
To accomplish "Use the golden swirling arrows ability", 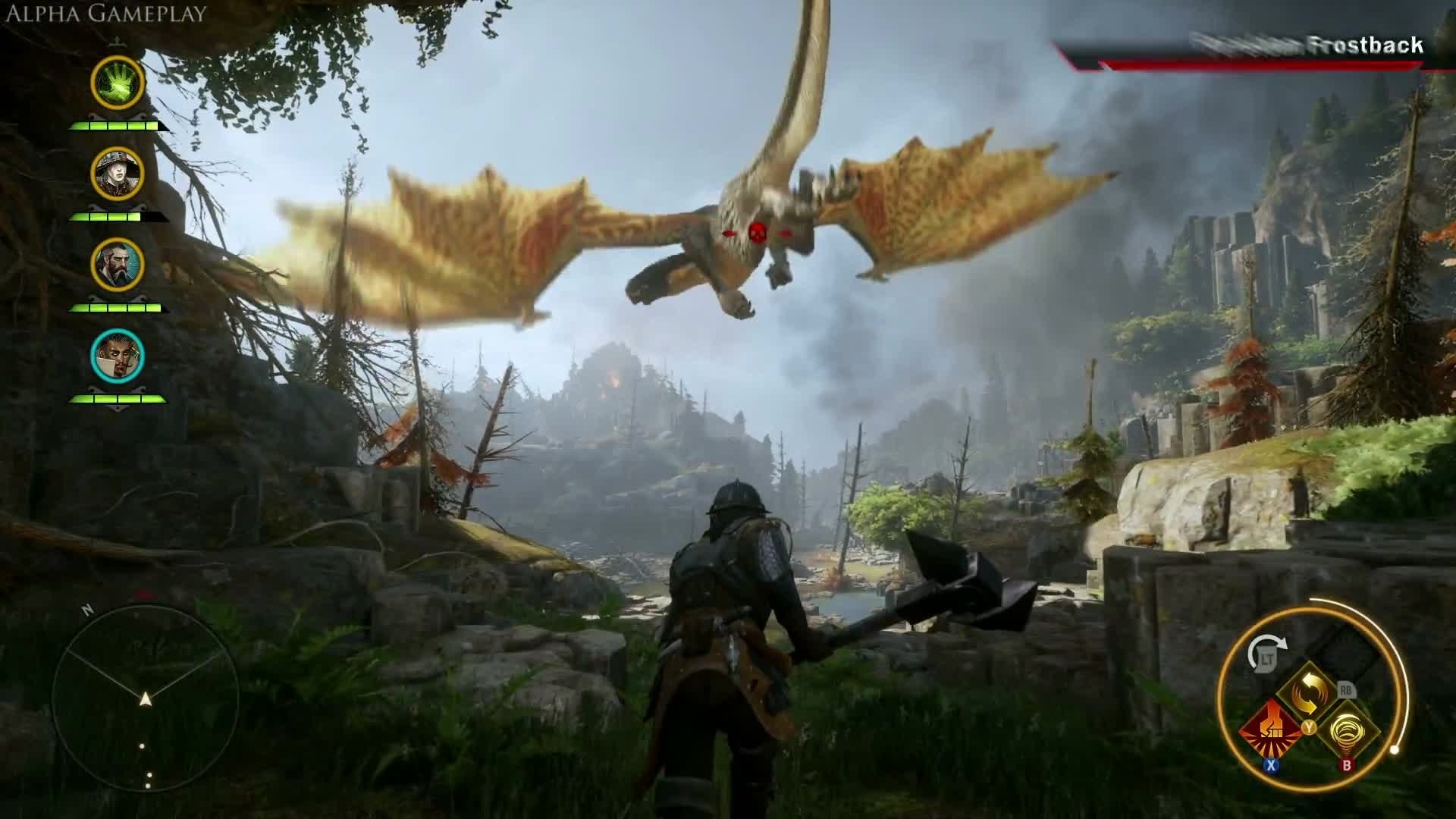I will pyautogui.click(x=1307, y=692).
